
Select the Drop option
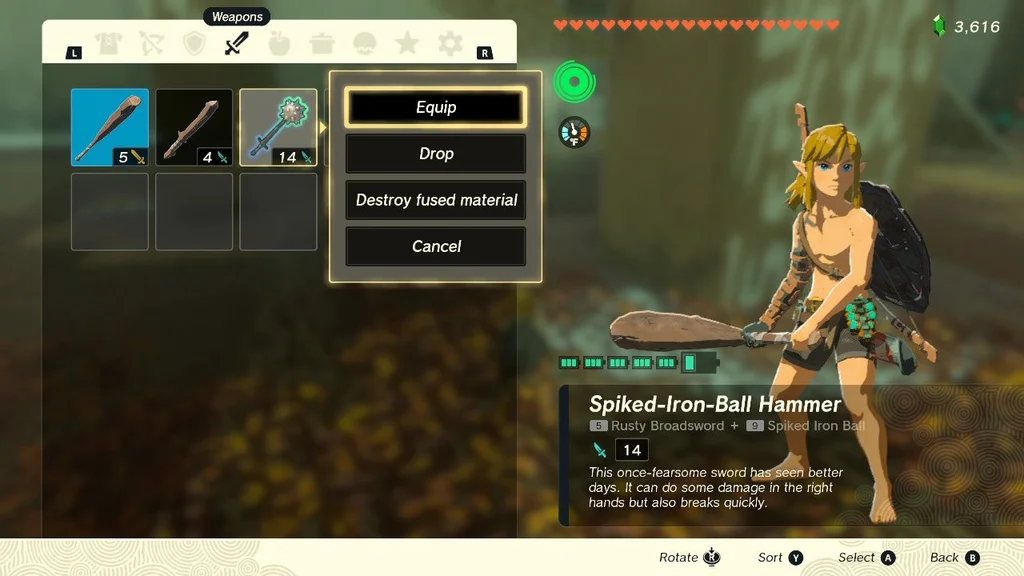tap(435, 154)
